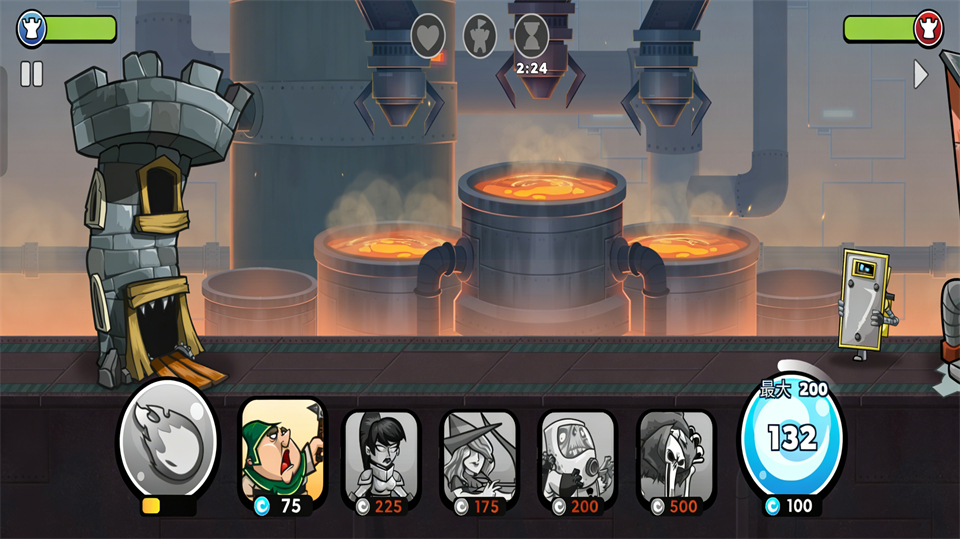Pick the gas-mask robot unit card costing 200
This screenshot has width=960, height=539.
(x=577, y=455)
